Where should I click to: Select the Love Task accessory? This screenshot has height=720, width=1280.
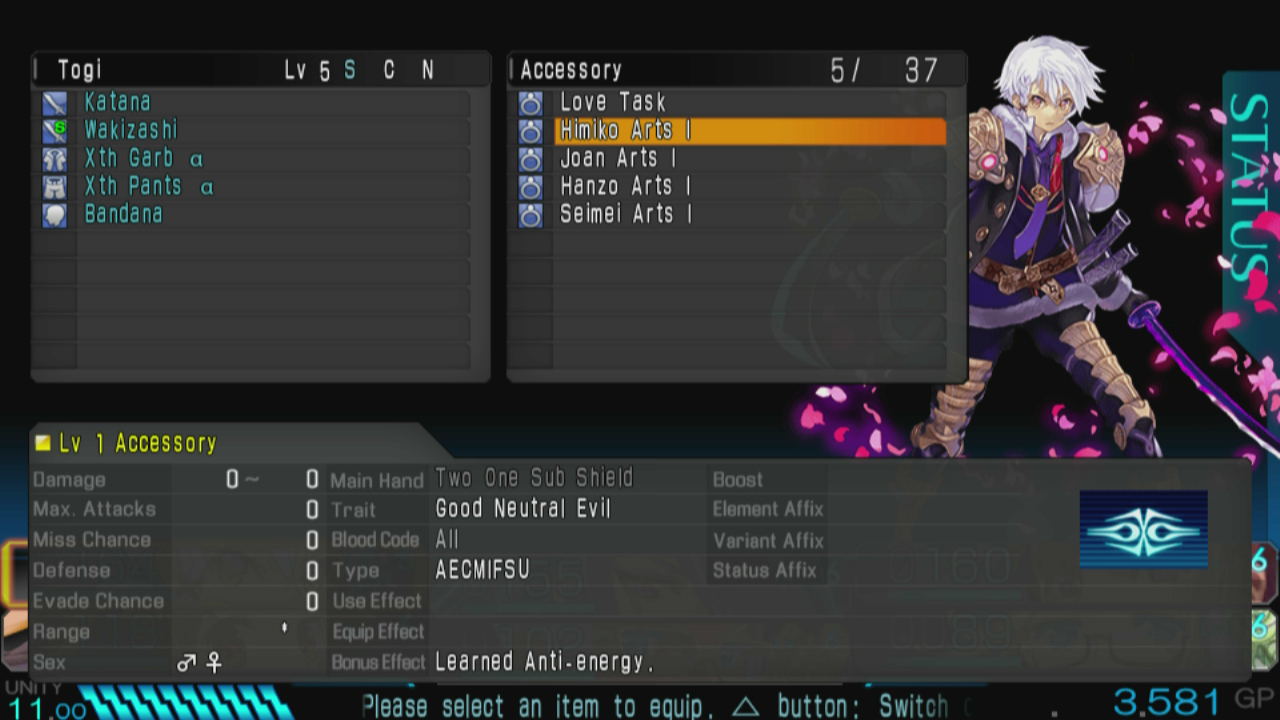(x=612, y=102)
